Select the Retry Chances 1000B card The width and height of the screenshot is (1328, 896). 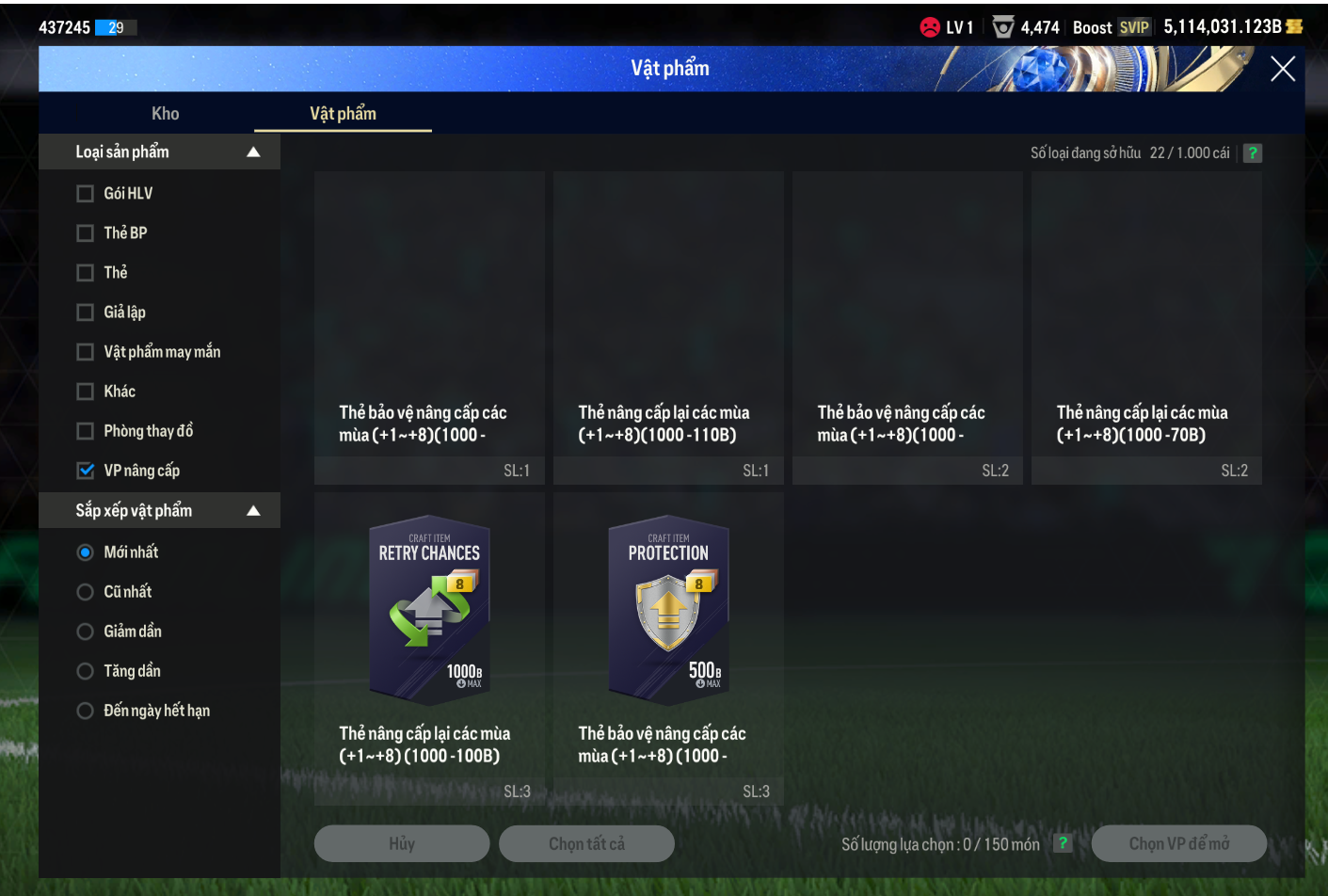429,611
